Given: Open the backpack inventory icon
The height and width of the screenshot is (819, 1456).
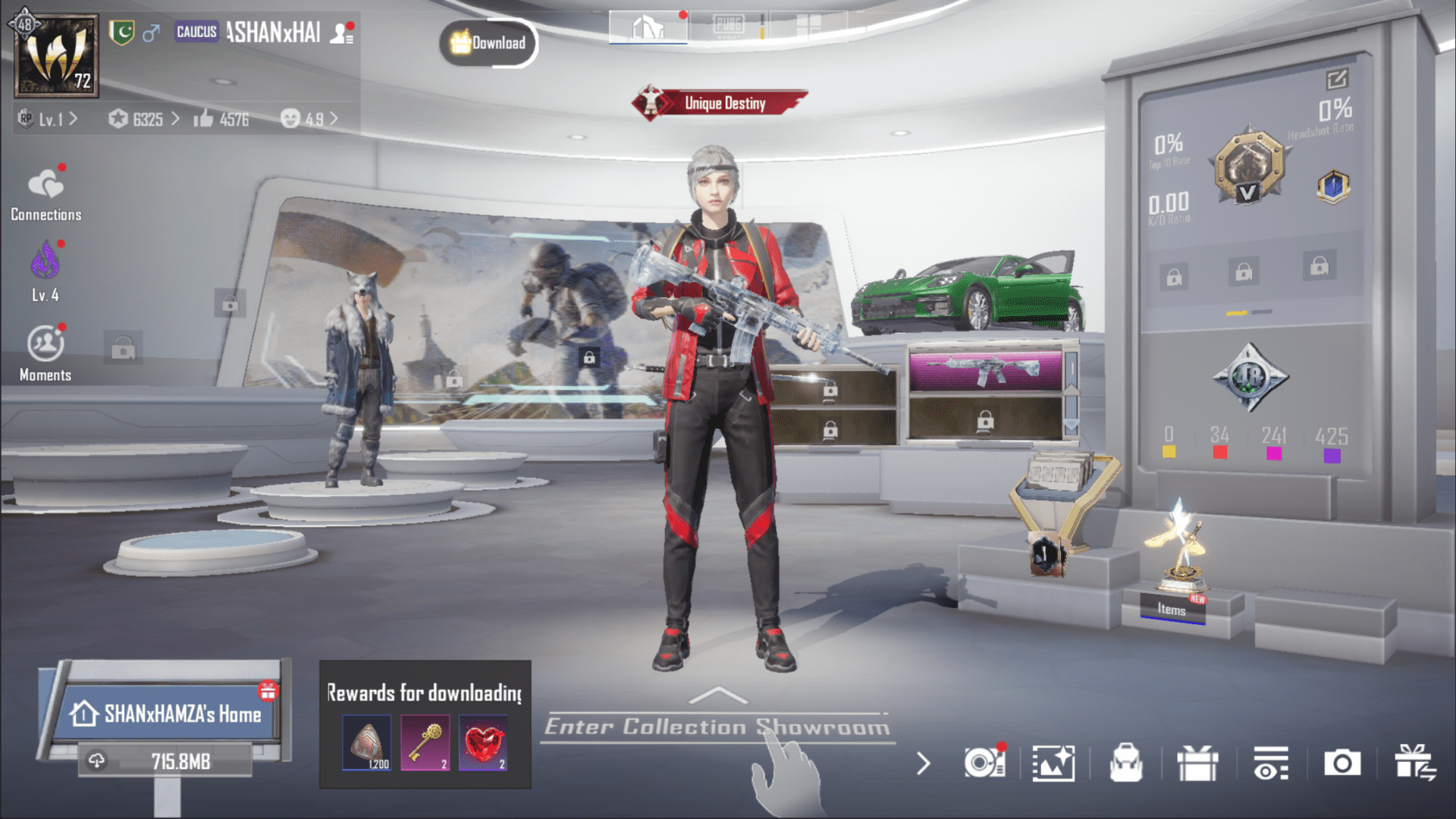Looking at the screenshot, I should coord(1126,764).
